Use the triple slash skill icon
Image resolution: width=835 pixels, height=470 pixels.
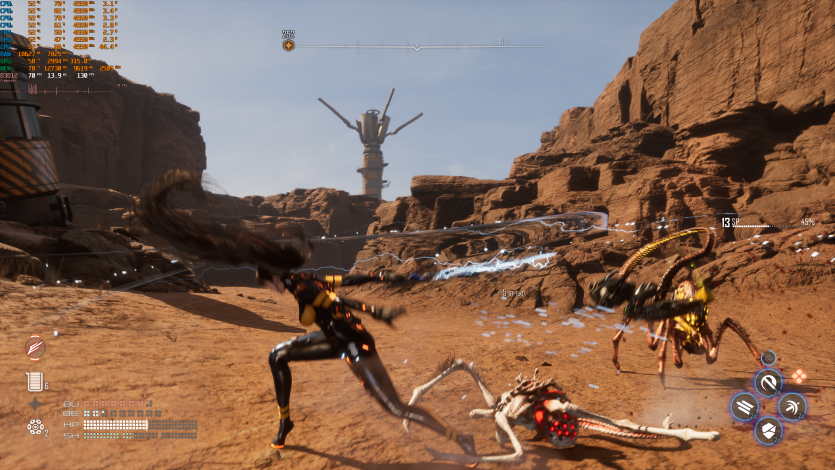click(744, 406)
